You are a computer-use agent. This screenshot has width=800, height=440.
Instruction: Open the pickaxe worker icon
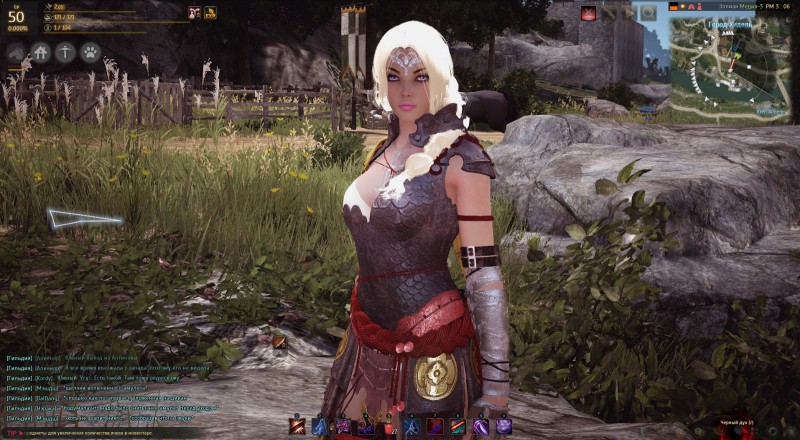[x=66, y=52]
